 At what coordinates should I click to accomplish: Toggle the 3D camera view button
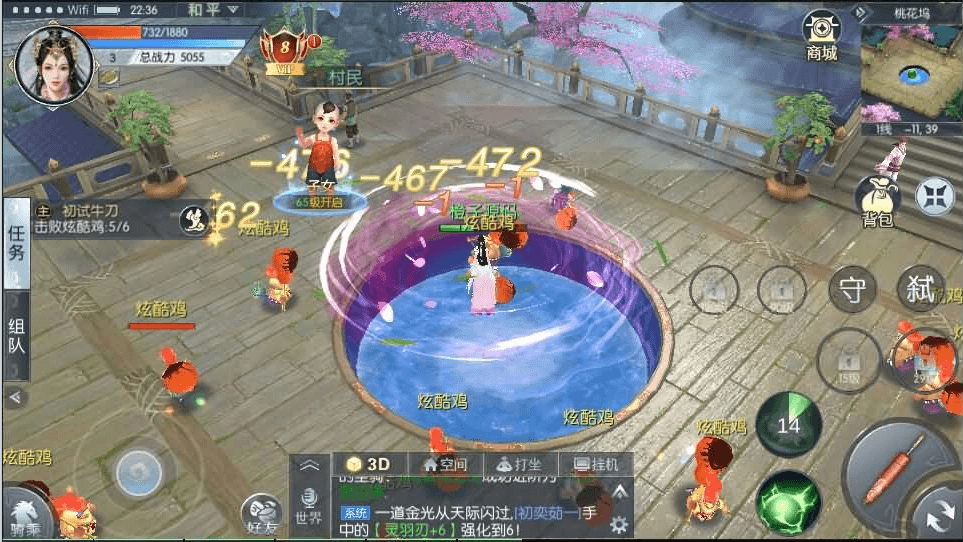(368, 464)
